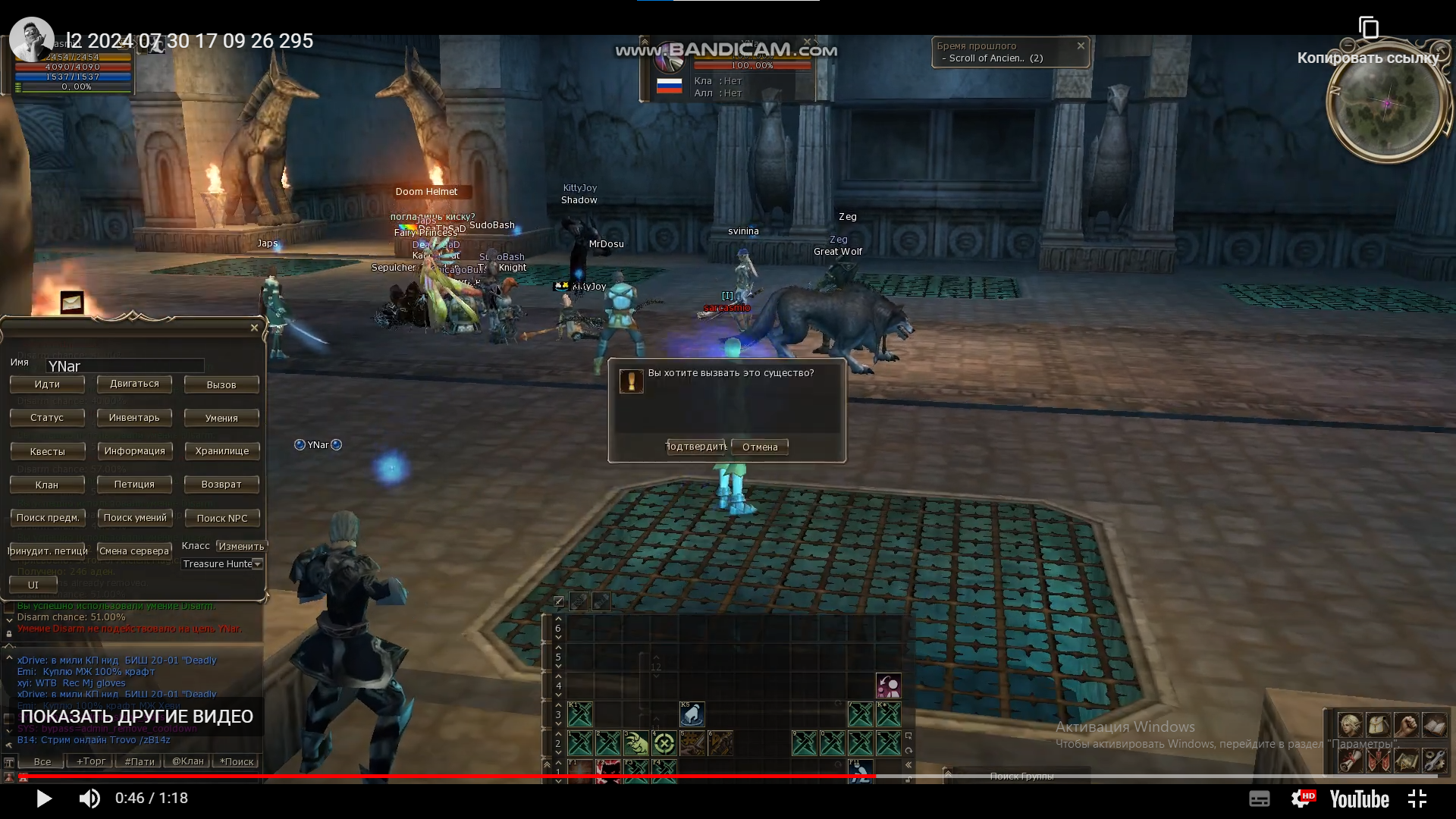The width and height of the screenshot is (1456, 819).
Task: Close the Бремя прошлого quest tracker
Action: (1081, 45)
